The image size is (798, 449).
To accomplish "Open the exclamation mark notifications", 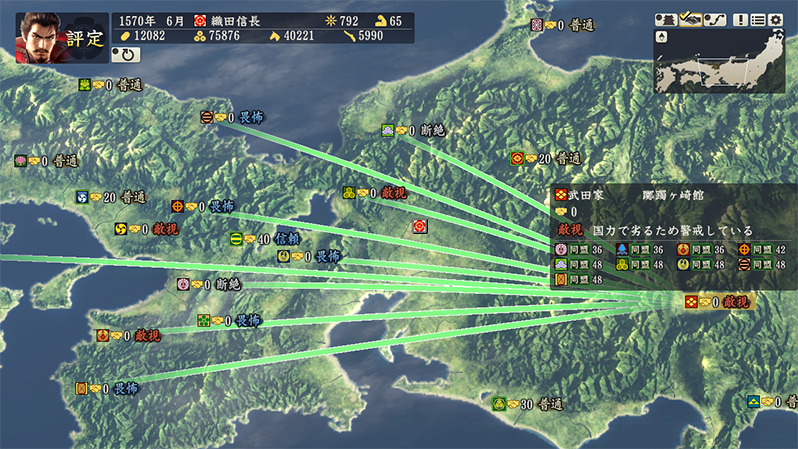I will click(741, 19).
